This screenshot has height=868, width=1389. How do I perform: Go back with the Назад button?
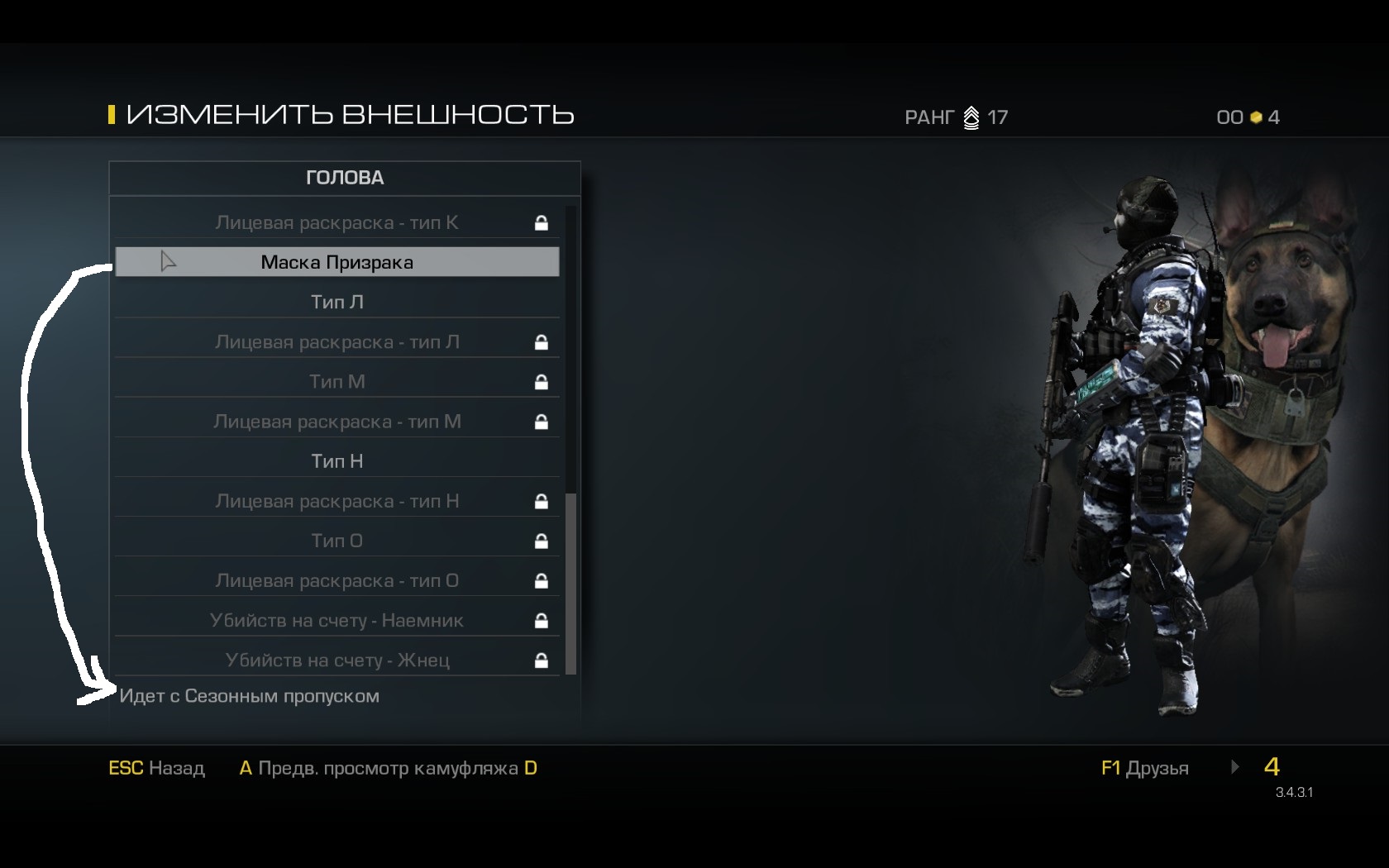tap(157, 768)
